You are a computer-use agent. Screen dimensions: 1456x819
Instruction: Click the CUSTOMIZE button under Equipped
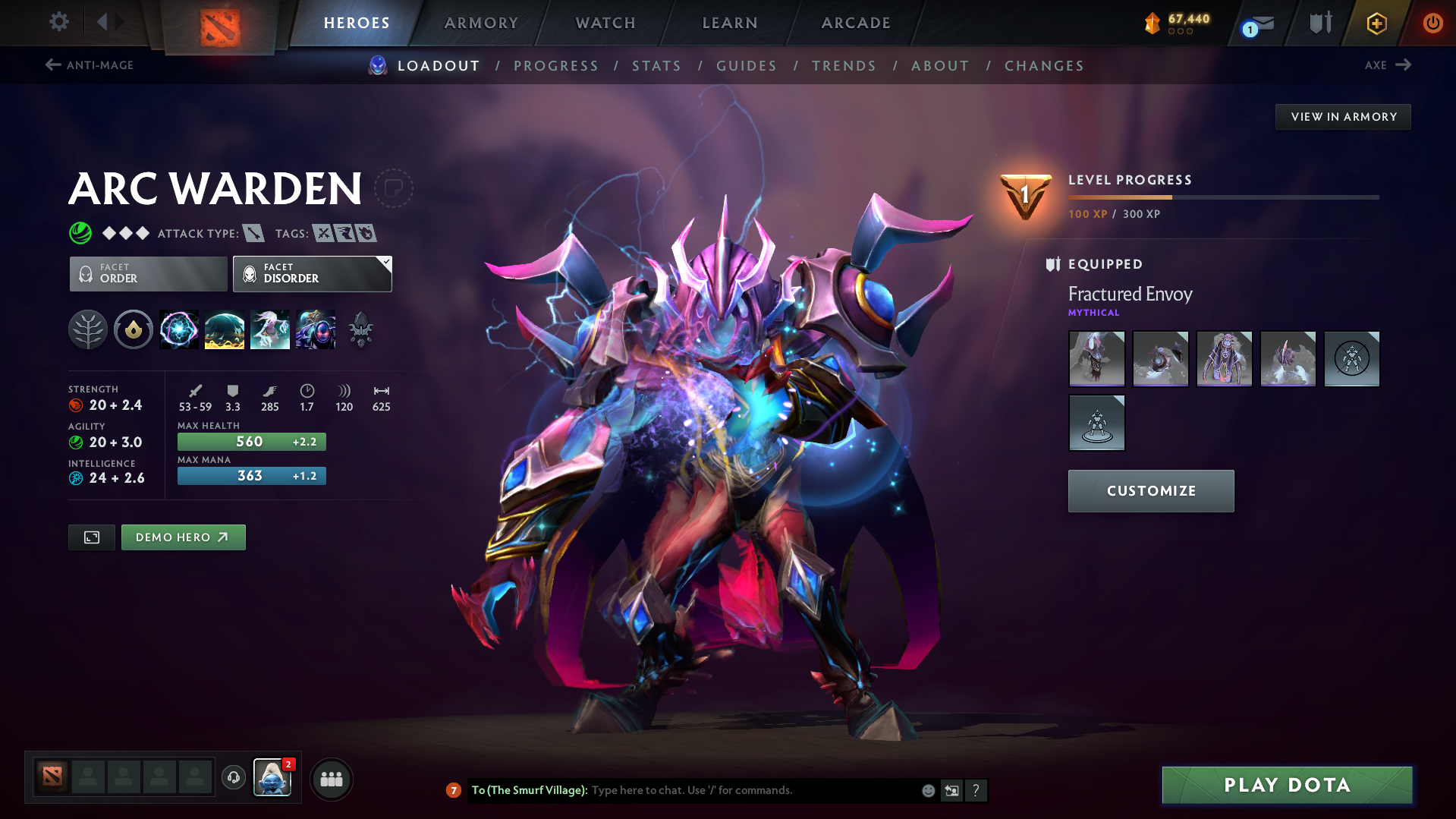pyautogui.click(x=1150, y=490)
